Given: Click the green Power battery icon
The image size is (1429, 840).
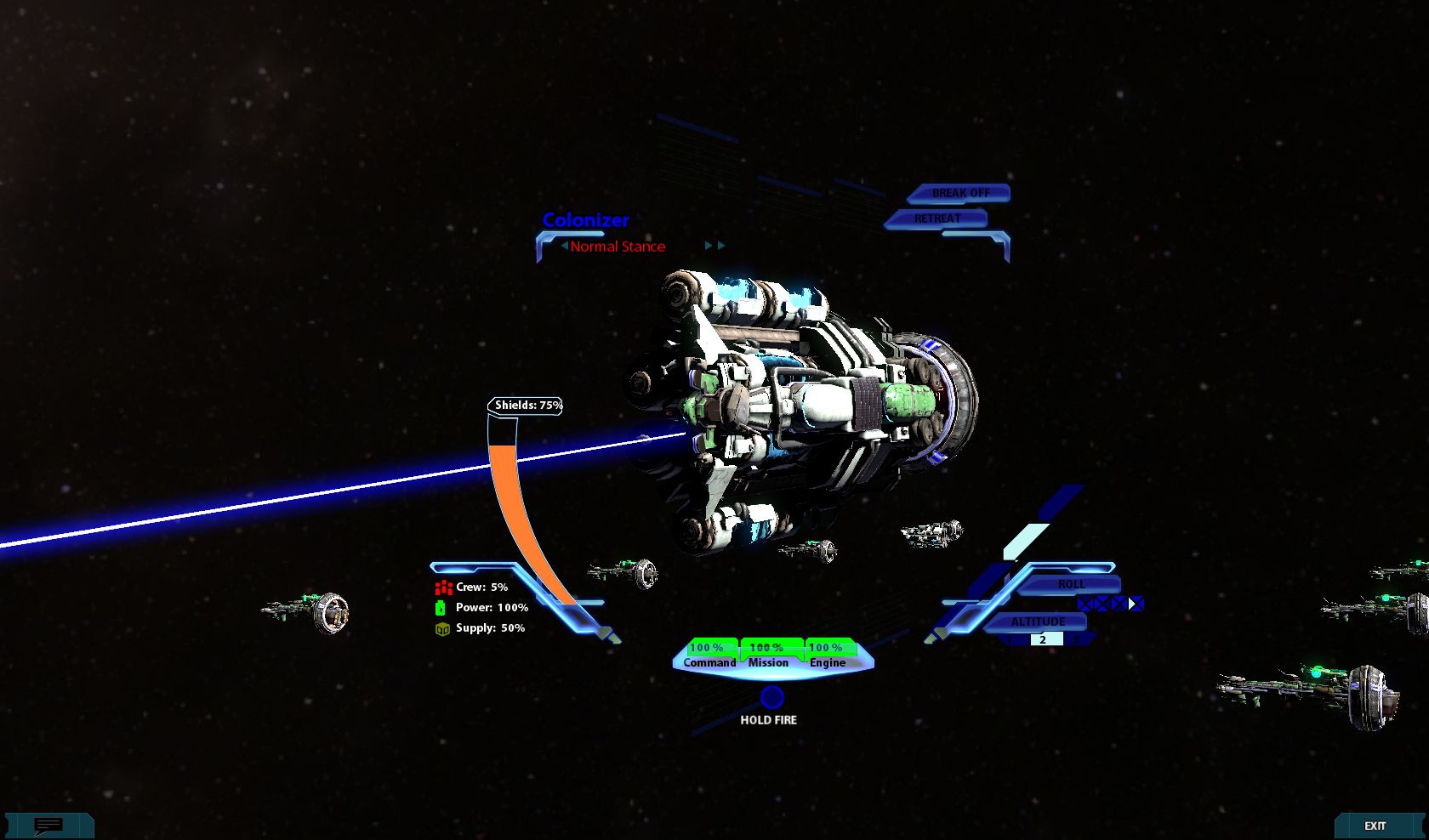Looking at the screenshot, I should point(441,607).
